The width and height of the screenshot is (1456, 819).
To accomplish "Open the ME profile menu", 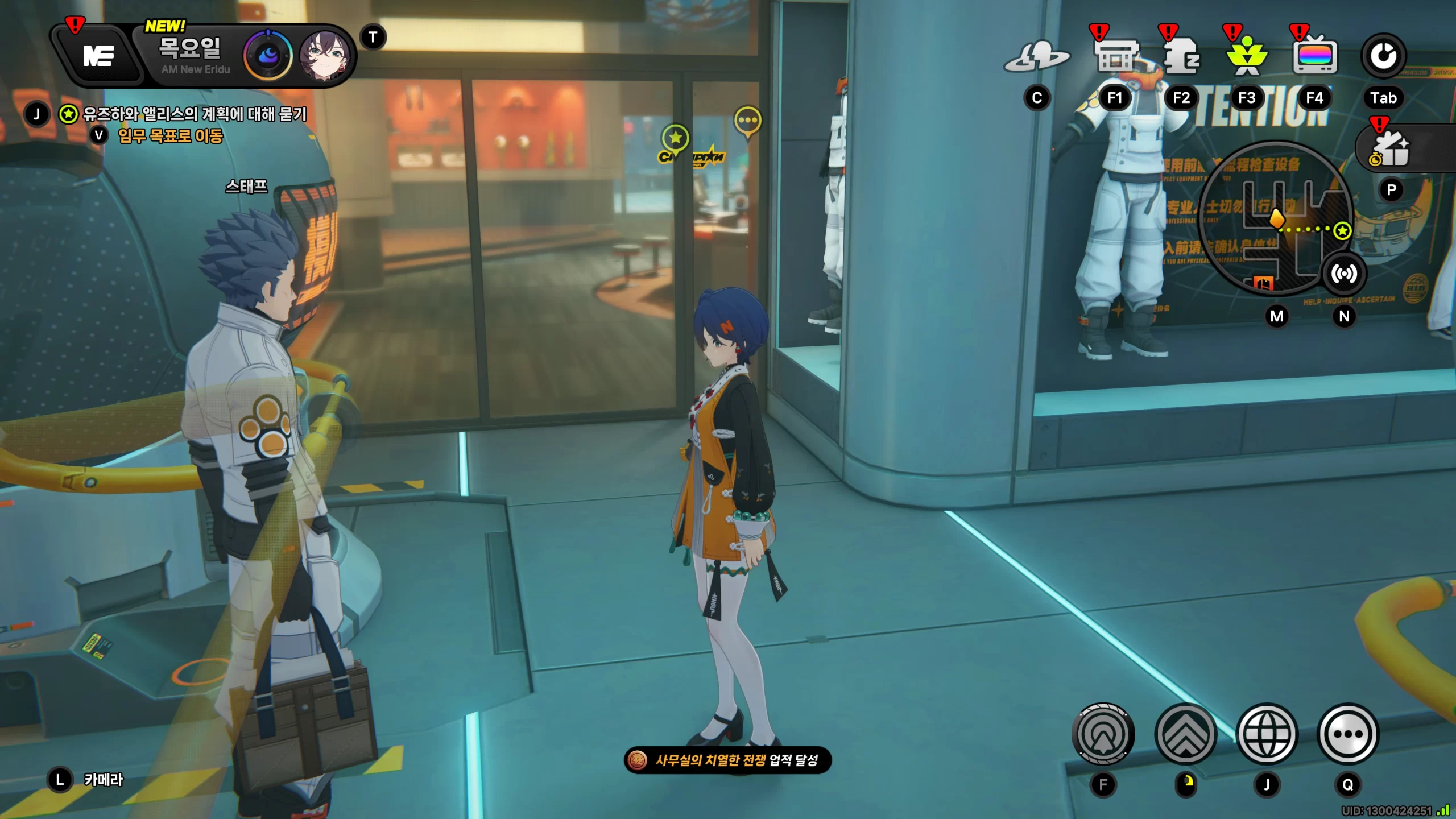I will 98,56.
